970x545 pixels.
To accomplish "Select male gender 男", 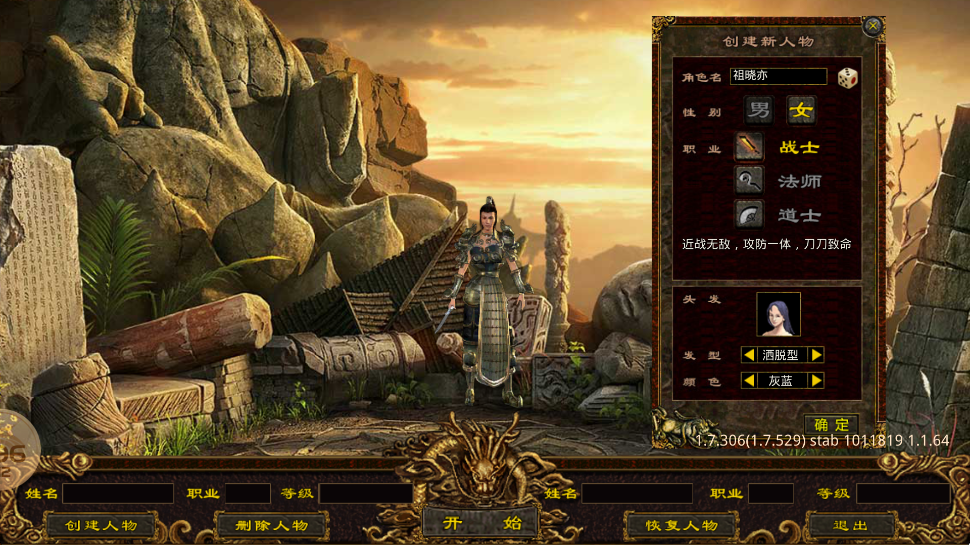I will pyautogui.click(x=759, y=111).
